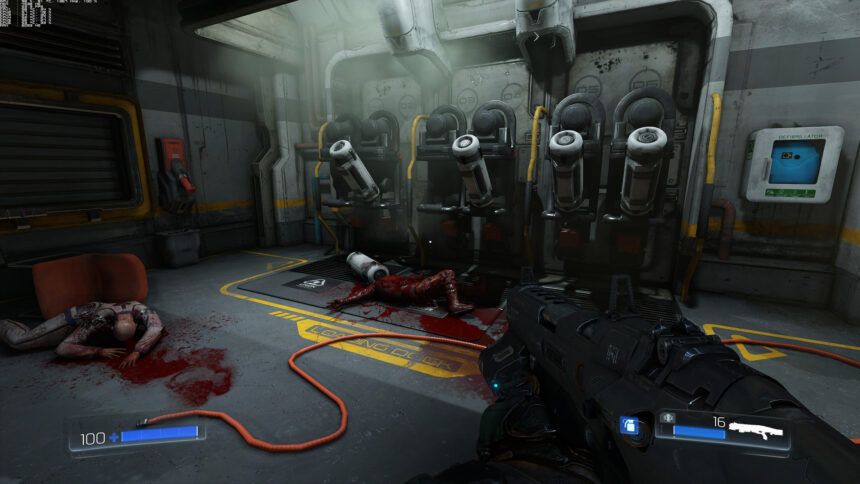Click the shotgun weapon silhouette icon
This screenshot has width=860, height=484.
[x=755, y=431]
